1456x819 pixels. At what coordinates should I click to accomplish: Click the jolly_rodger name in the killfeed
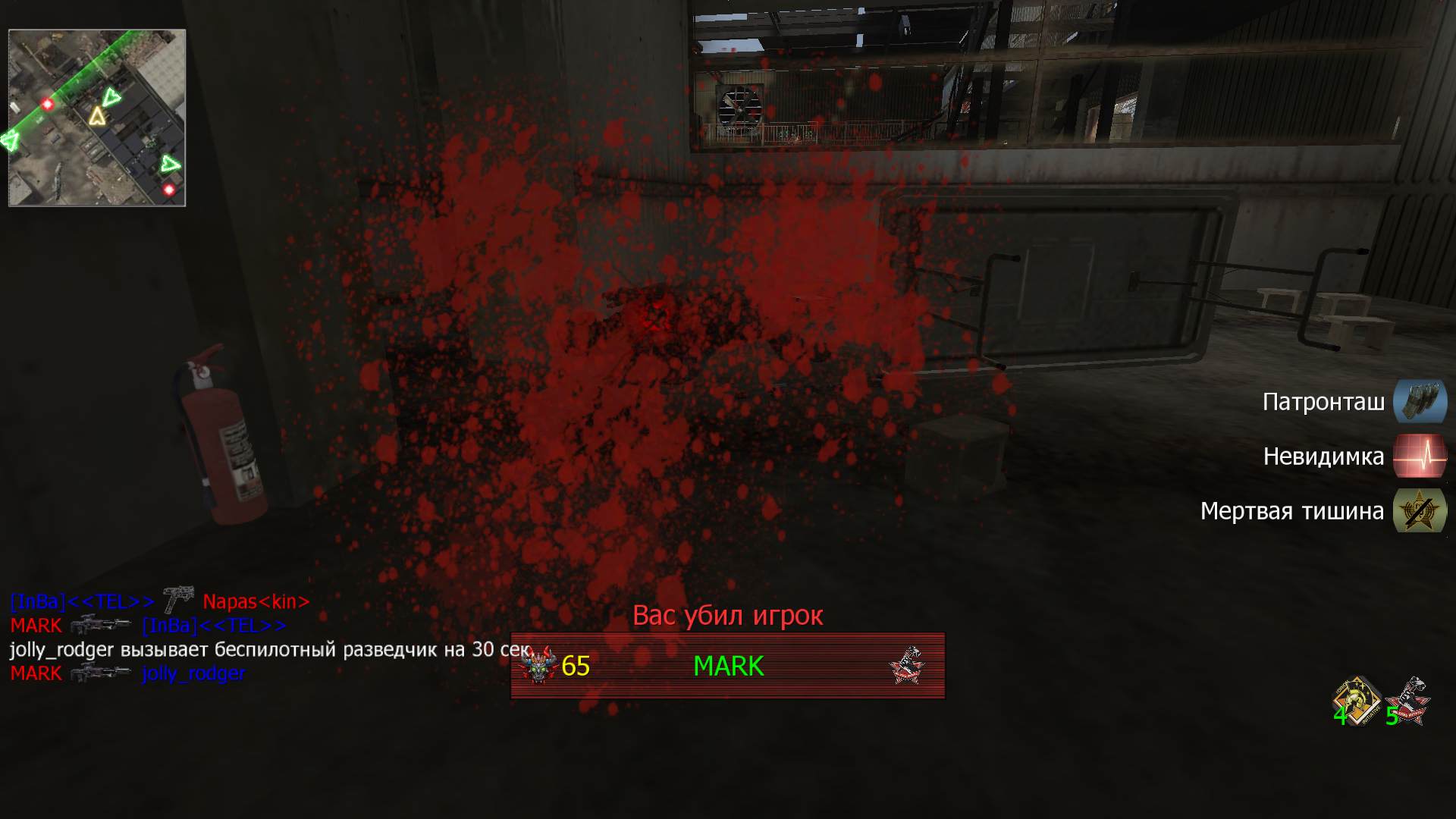click(x=192, y=672)
